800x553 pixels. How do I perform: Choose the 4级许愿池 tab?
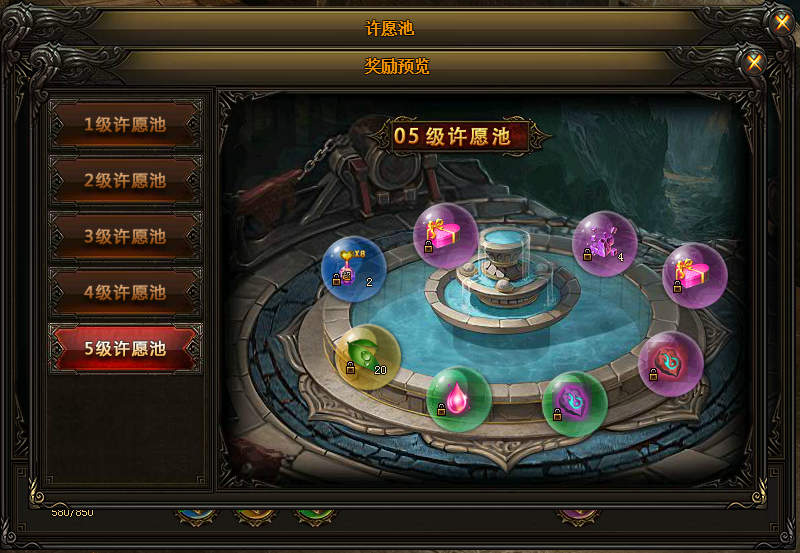125,293
